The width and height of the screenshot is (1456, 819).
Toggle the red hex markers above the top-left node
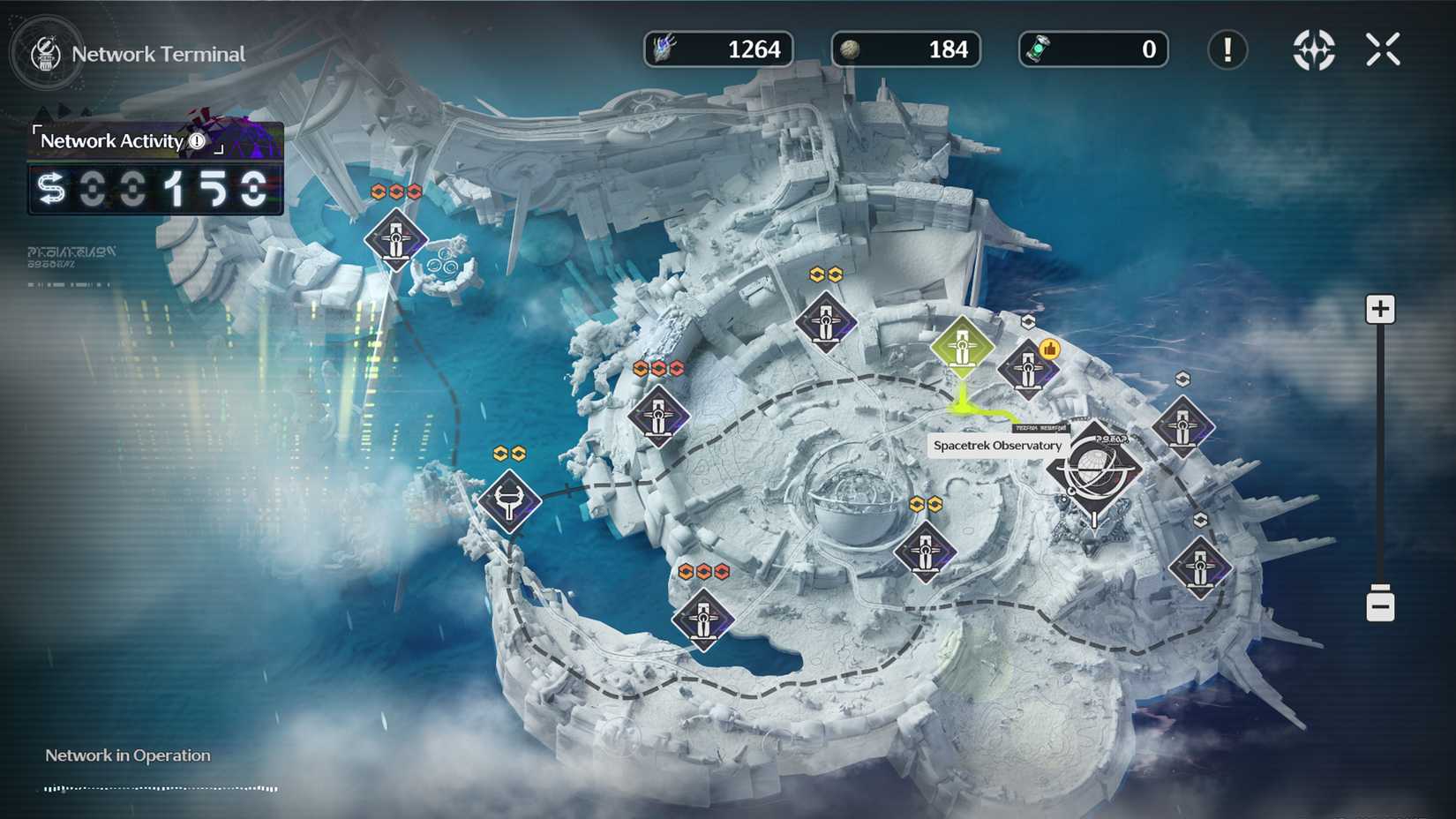click(x=397, y=189)
